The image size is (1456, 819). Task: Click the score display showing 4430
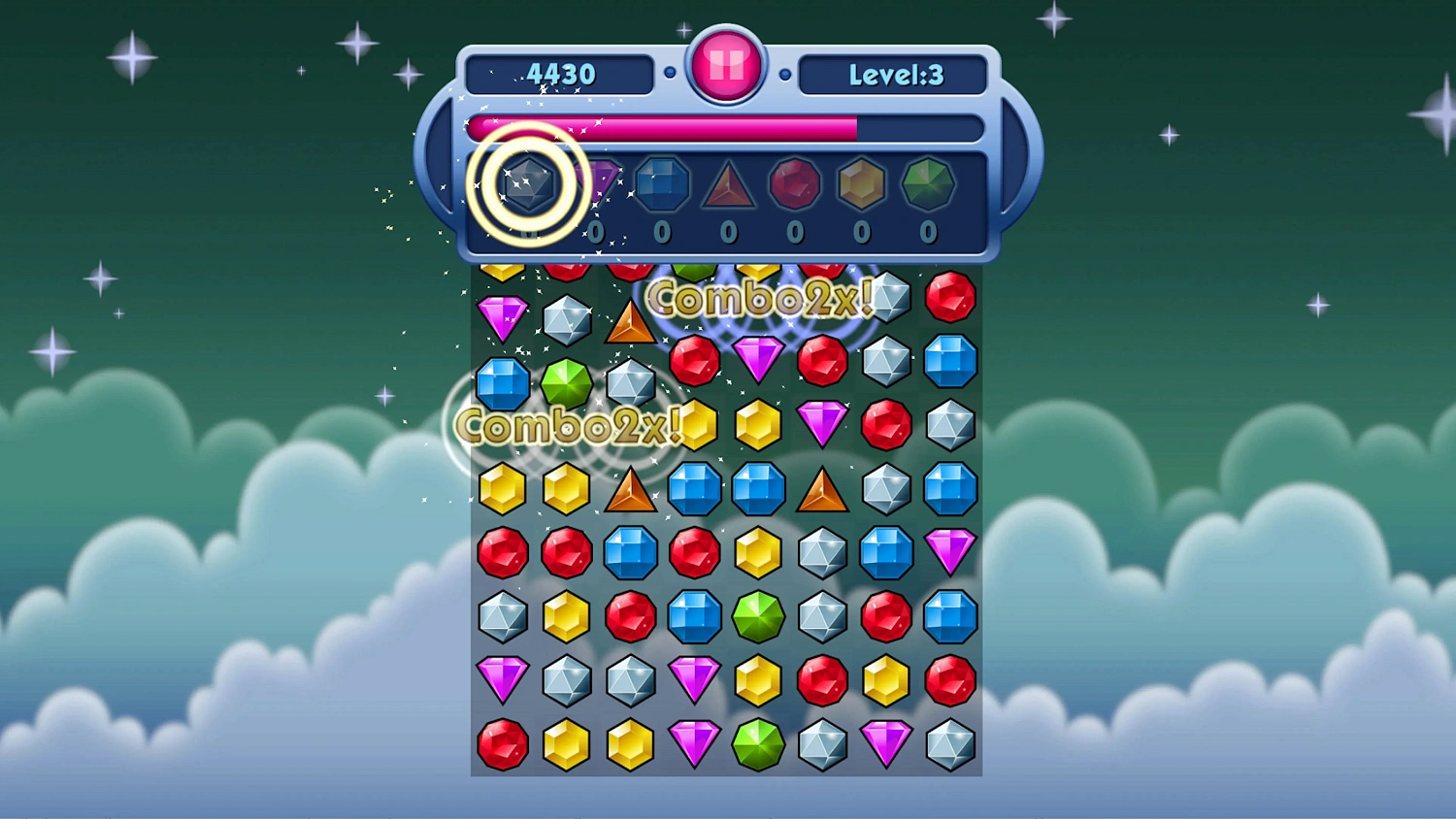point(560,74)
